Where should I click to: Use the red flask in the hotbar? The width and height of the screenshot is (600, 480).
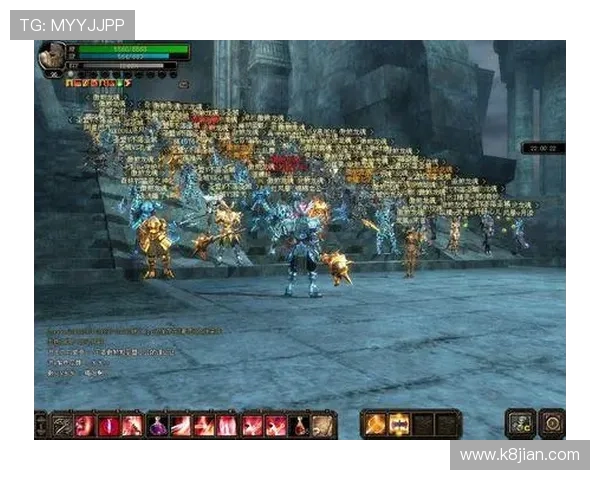point(299,425)
